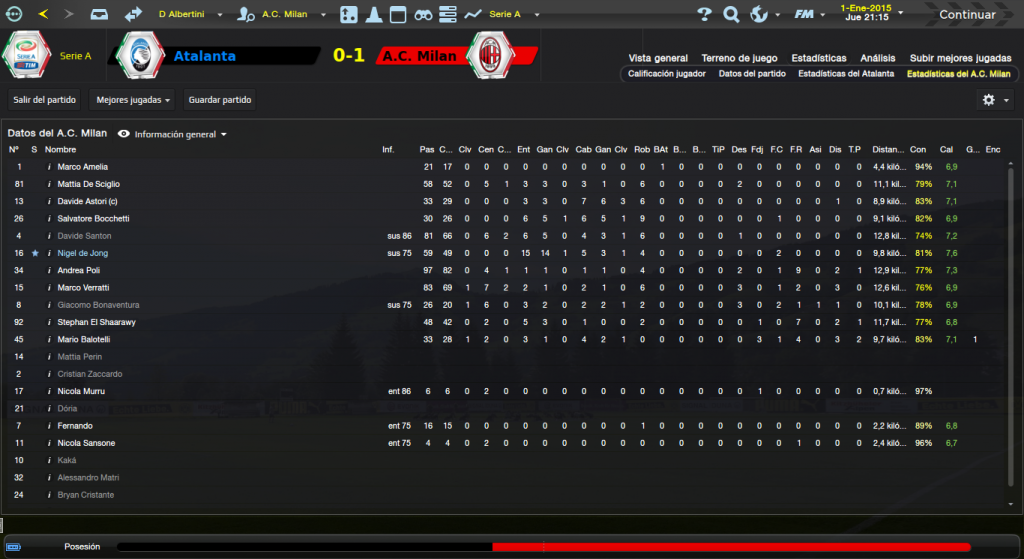Open the FM menu dropdown
Image resolution: width=1024 pixels, height=559 pixels.
[x=807, y=15]
